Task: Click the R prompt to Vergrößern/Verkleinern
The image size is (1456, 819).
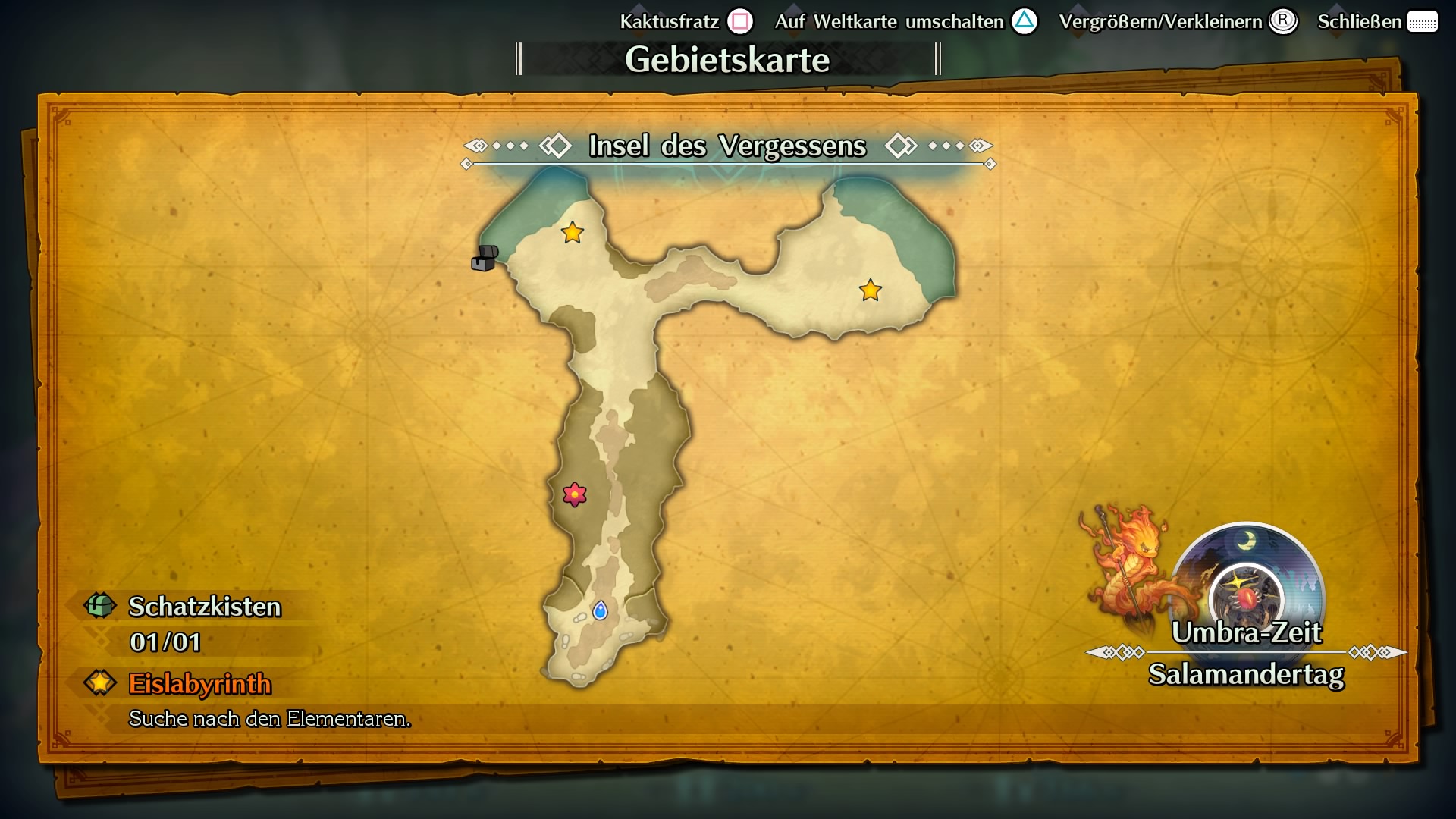Action: click(x=1283, y=21)
